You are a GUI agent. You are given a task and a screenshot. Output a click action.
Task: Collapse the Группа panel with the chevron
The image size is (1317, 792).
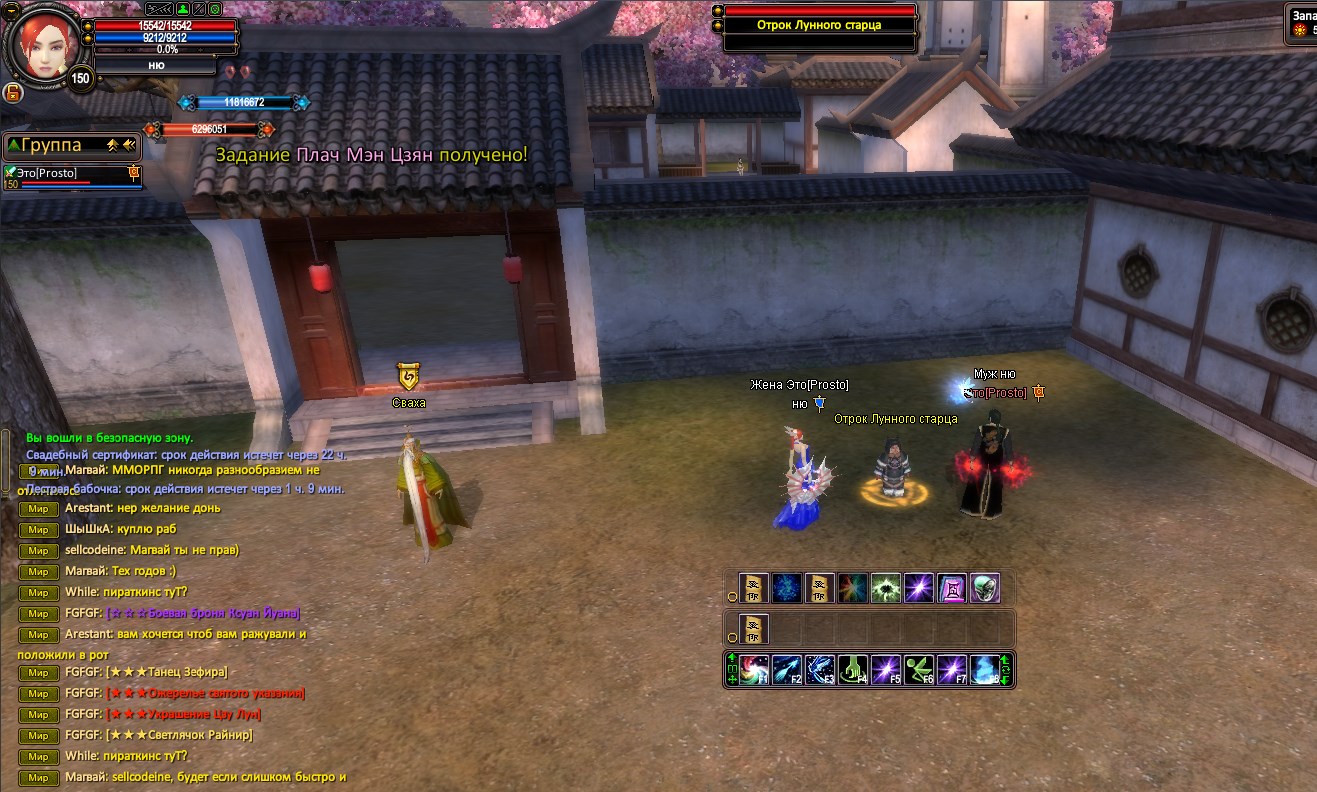[112, 145]
